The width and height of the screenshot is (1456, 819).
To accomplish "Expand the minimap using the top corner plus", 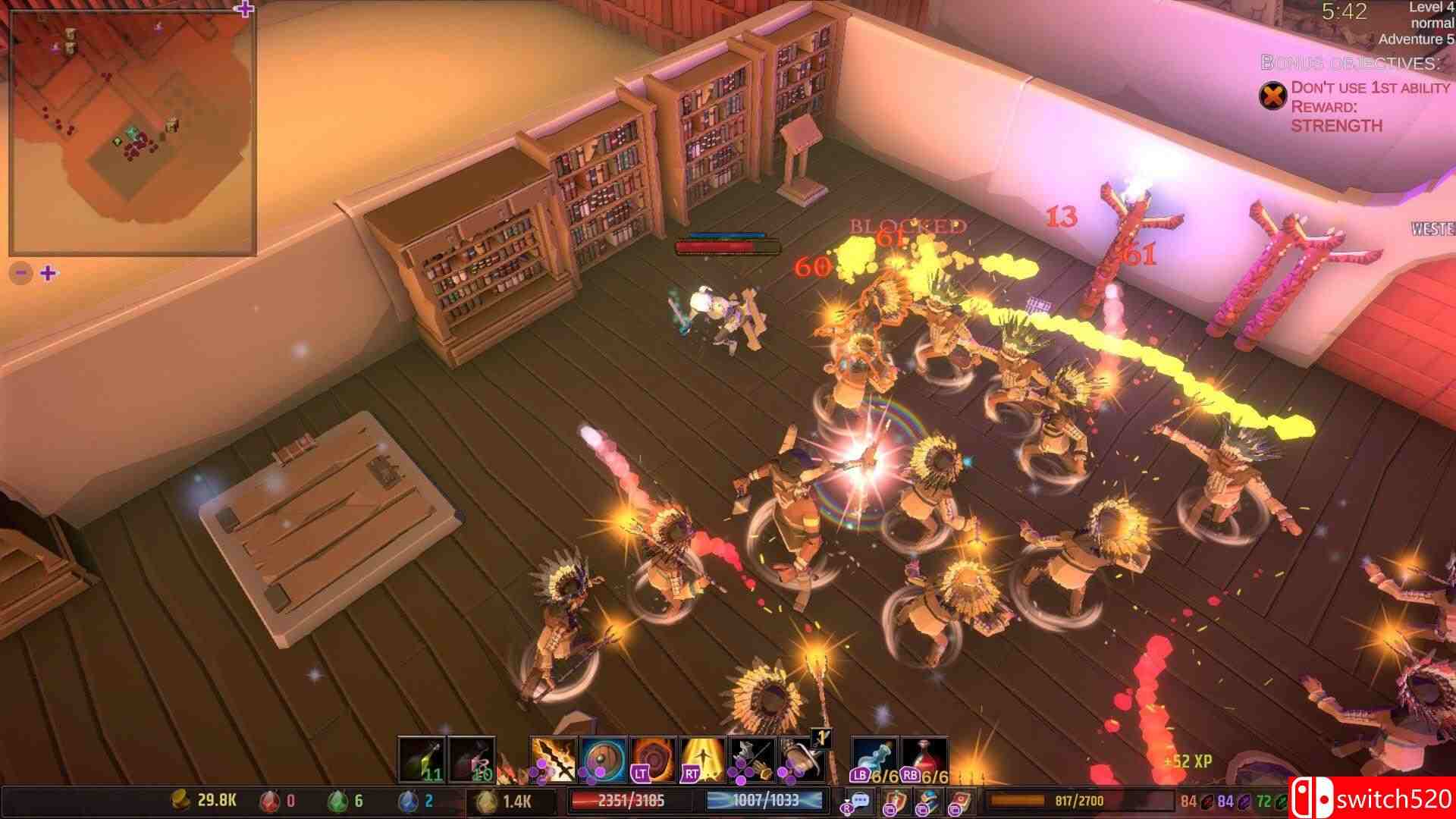I will coord(244,9).
